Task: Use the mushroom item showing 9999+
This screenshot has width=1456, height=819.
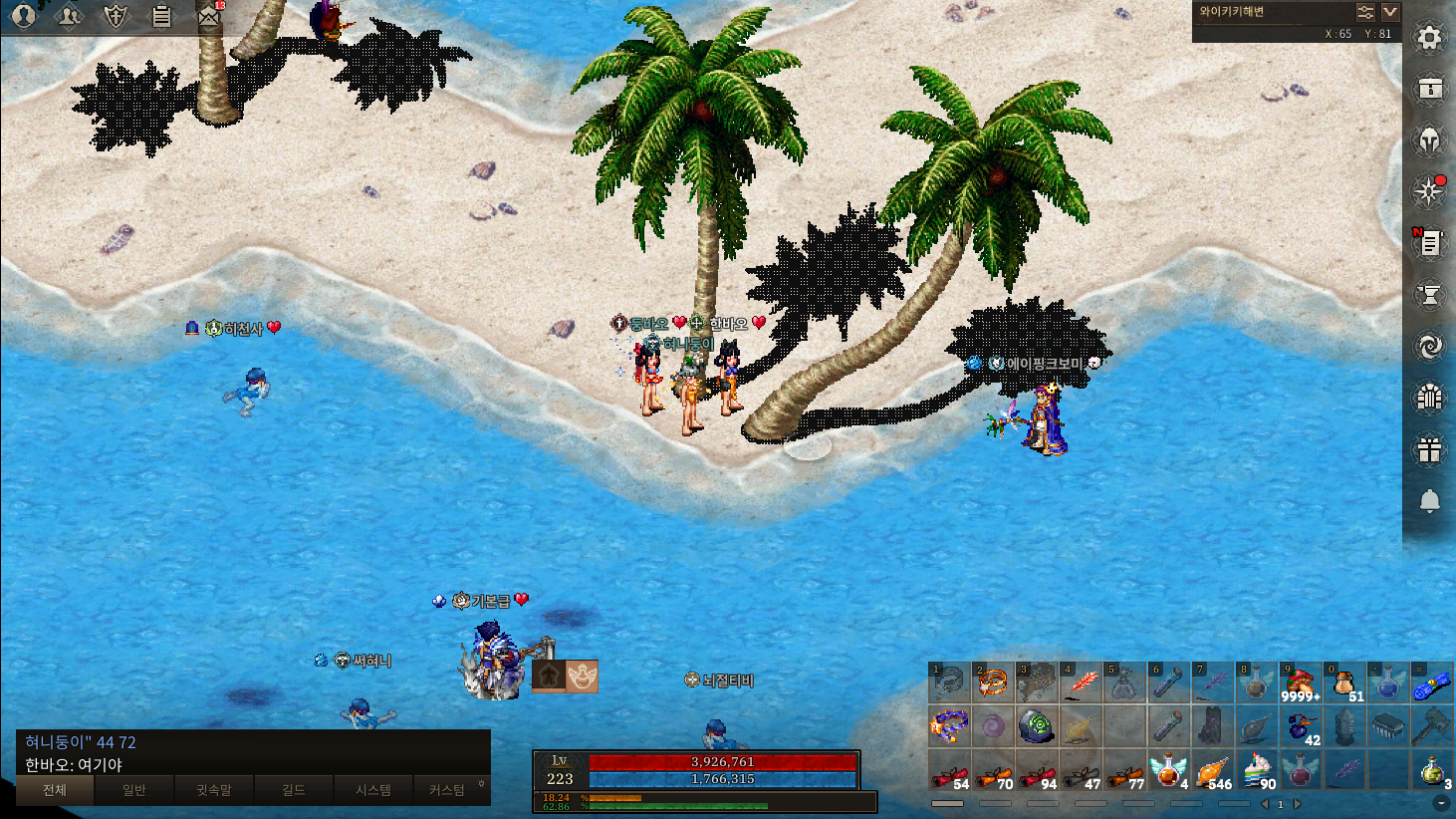Action: tap(1300, 683)
